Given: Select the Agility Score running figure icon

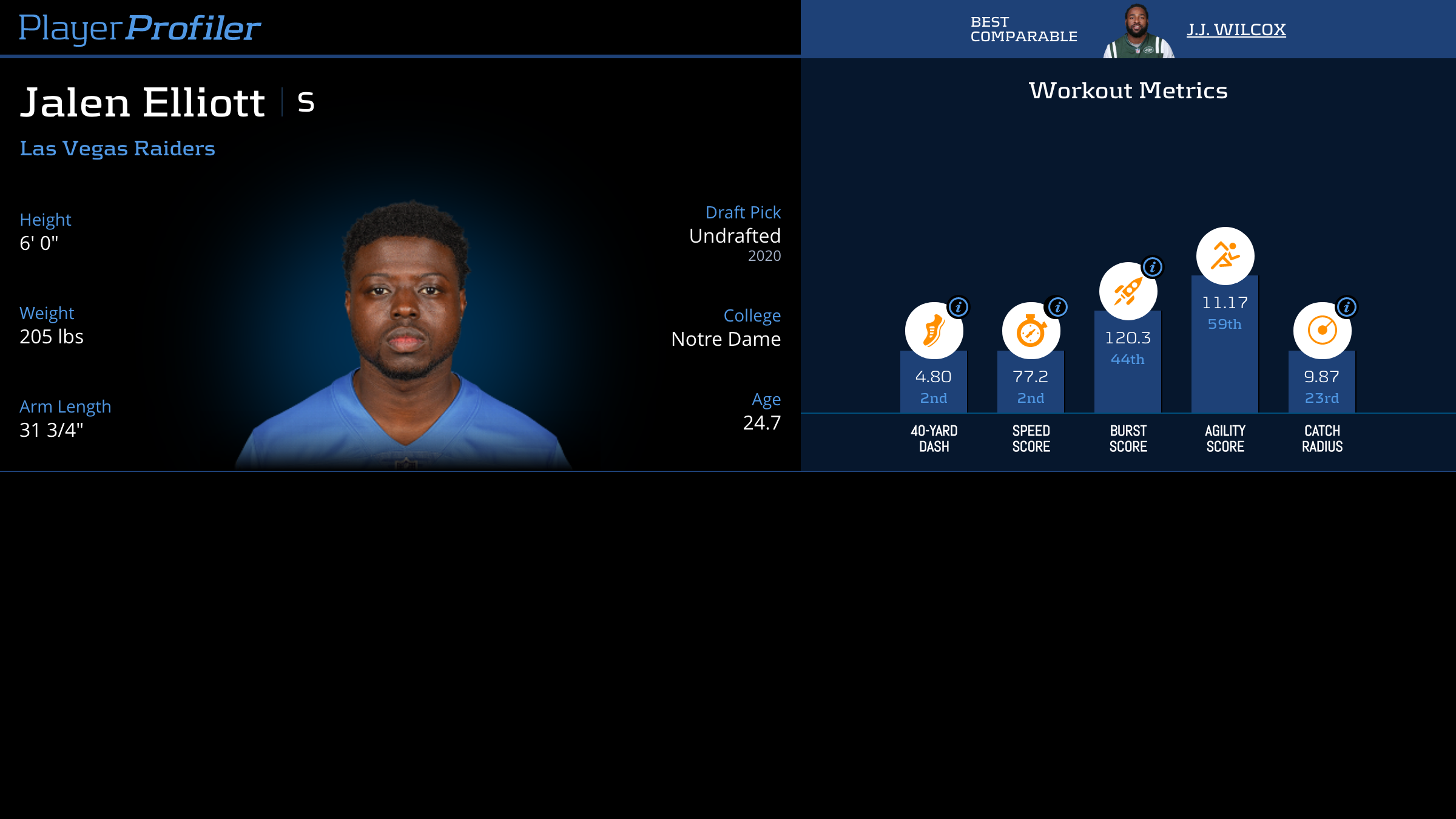Looking at the screenshot, I should click(x=1225, y=255).
